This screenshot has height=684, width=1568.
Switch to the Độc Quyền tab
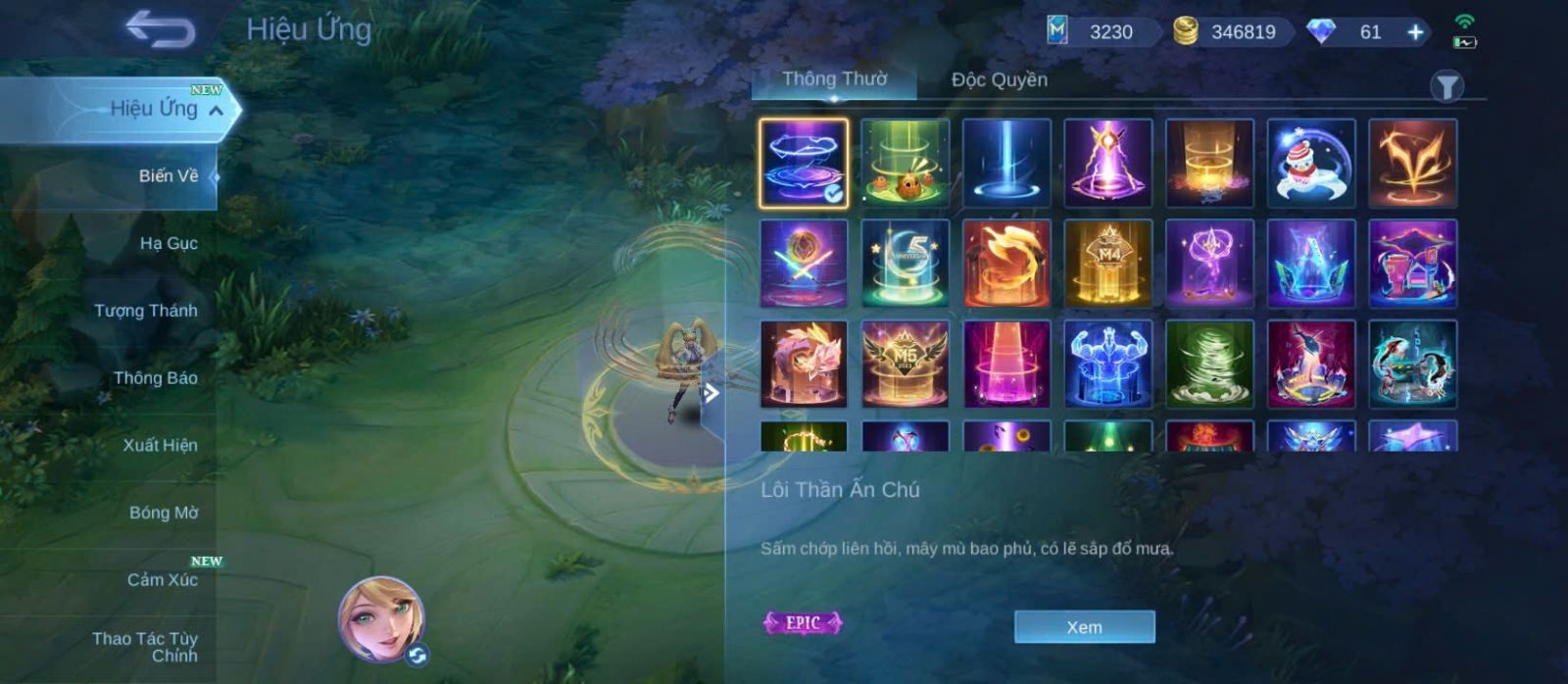click(x=999, y=79)
